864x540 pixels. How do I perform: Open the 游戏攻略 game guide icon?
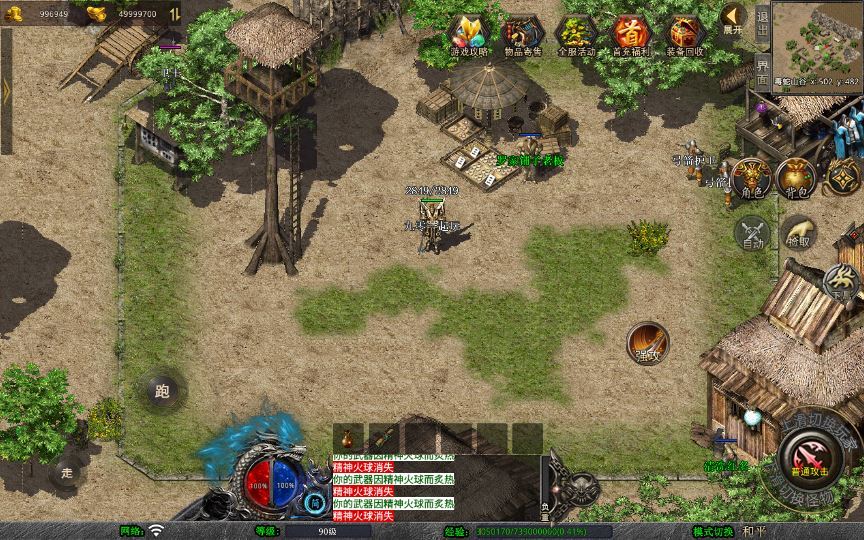[x=467, y=36]
